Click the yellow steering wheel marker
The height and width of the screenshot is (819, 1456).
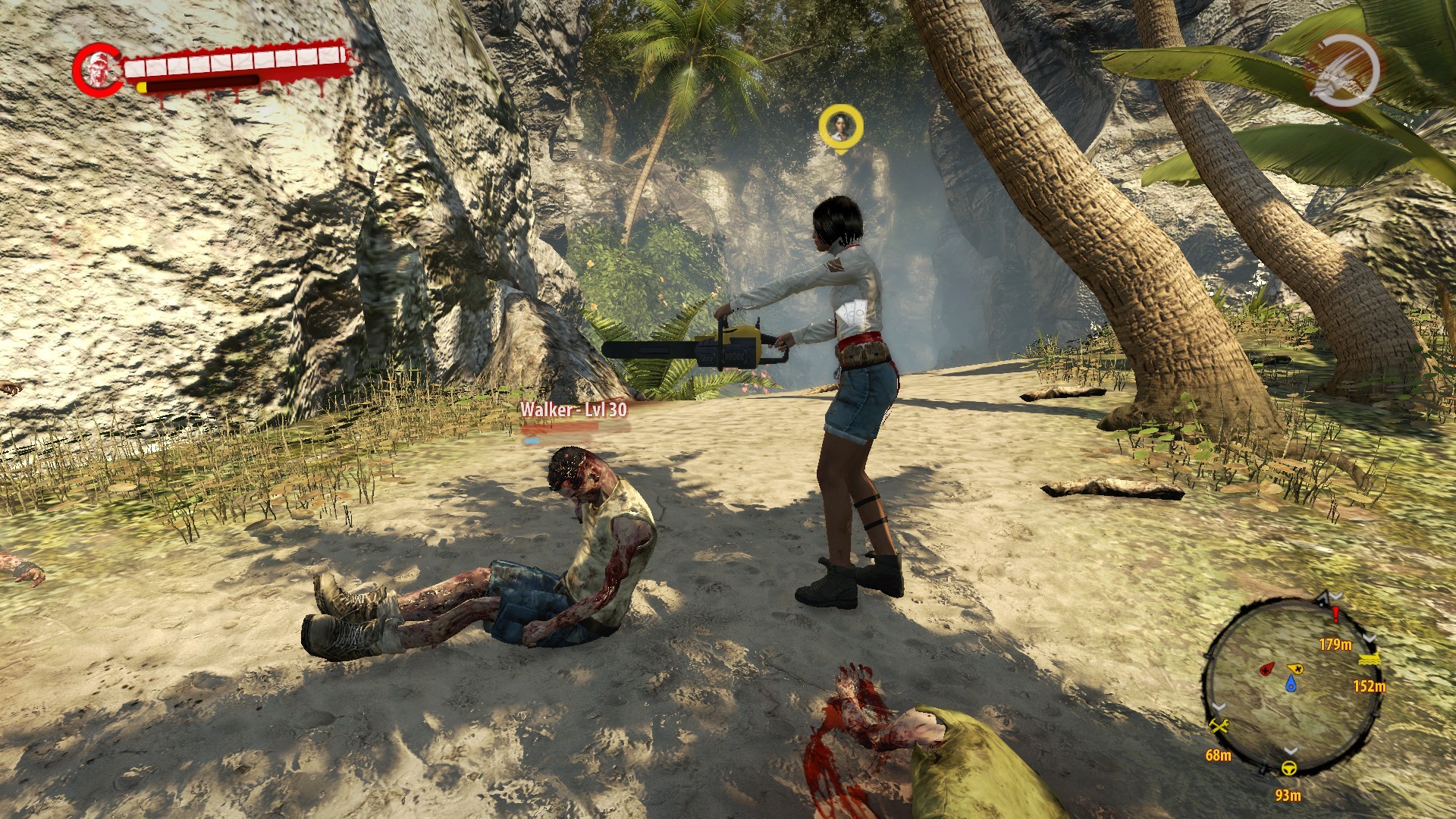1288,768
